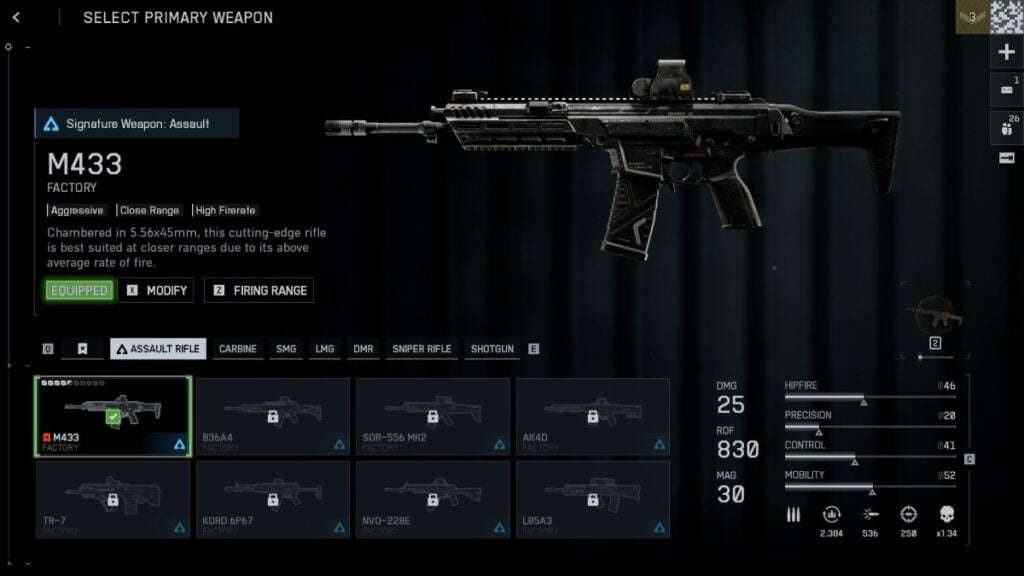Open the Modify weapon option

[156, 290]
